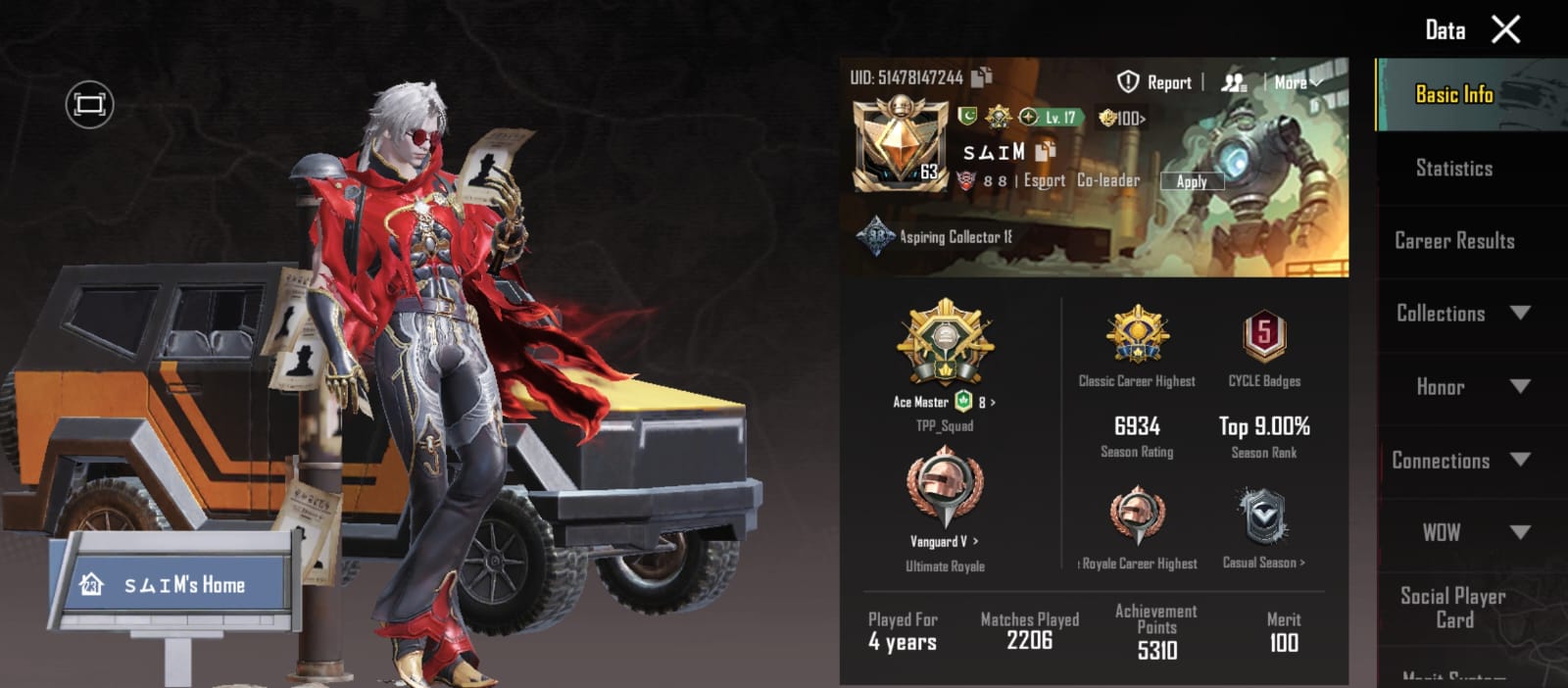The width and height of the screenshot is (1568, 688).
Task: View the CYCLE Badges icon
Action: (1264, 336)
